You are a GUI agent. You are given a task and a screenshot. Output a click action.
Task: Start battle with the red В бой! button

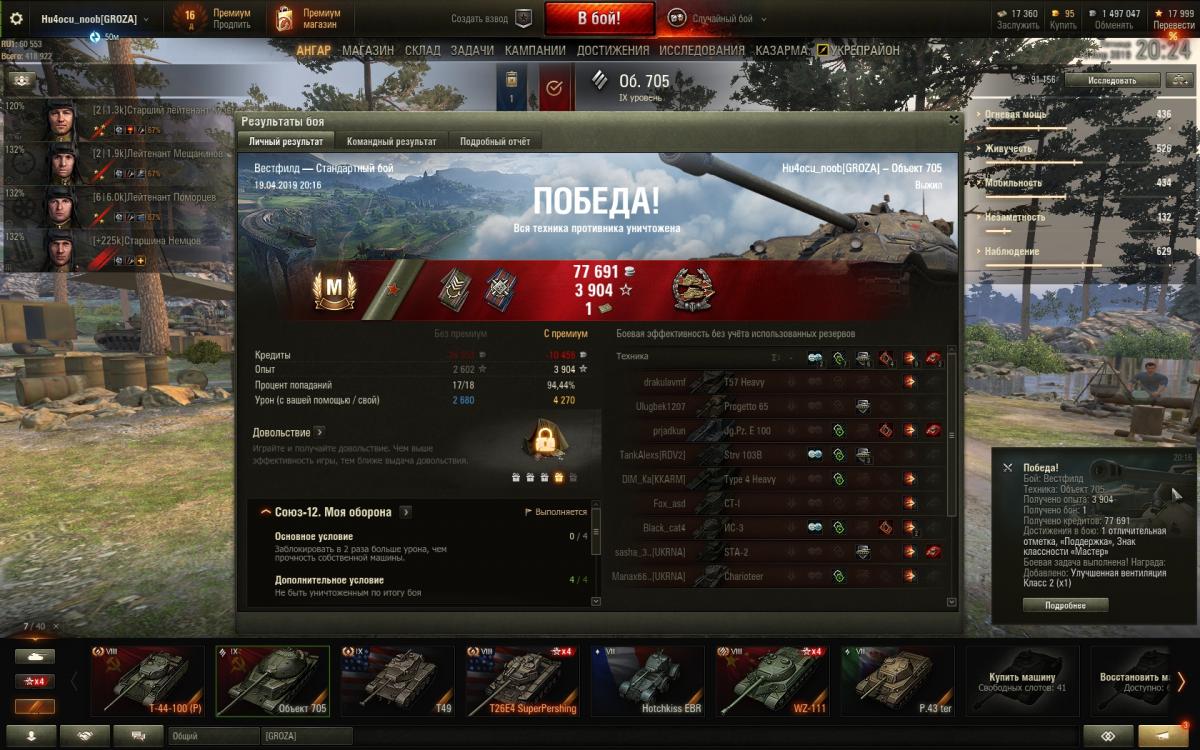pyautogui.click(x=599, y=18)
